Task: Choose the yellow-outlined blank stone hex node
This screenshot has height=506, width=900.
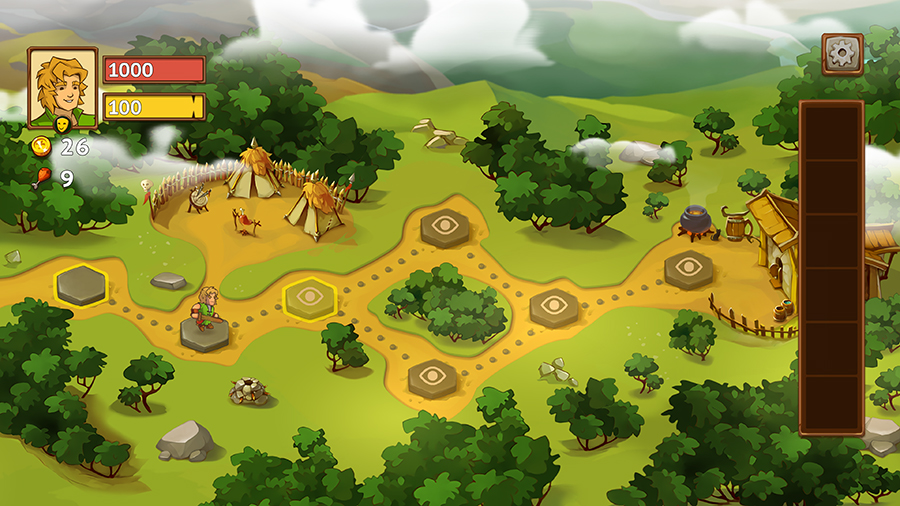Action: pos(81,285)
